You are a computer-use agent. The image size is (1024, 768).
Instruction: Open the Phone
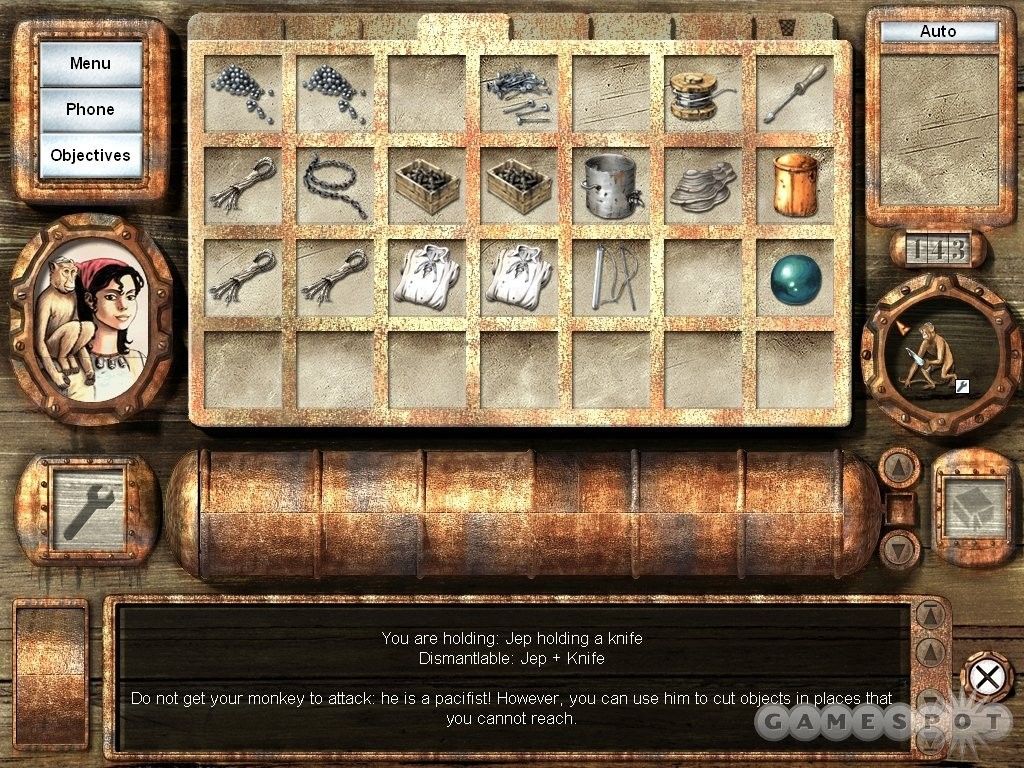point(90,110)
